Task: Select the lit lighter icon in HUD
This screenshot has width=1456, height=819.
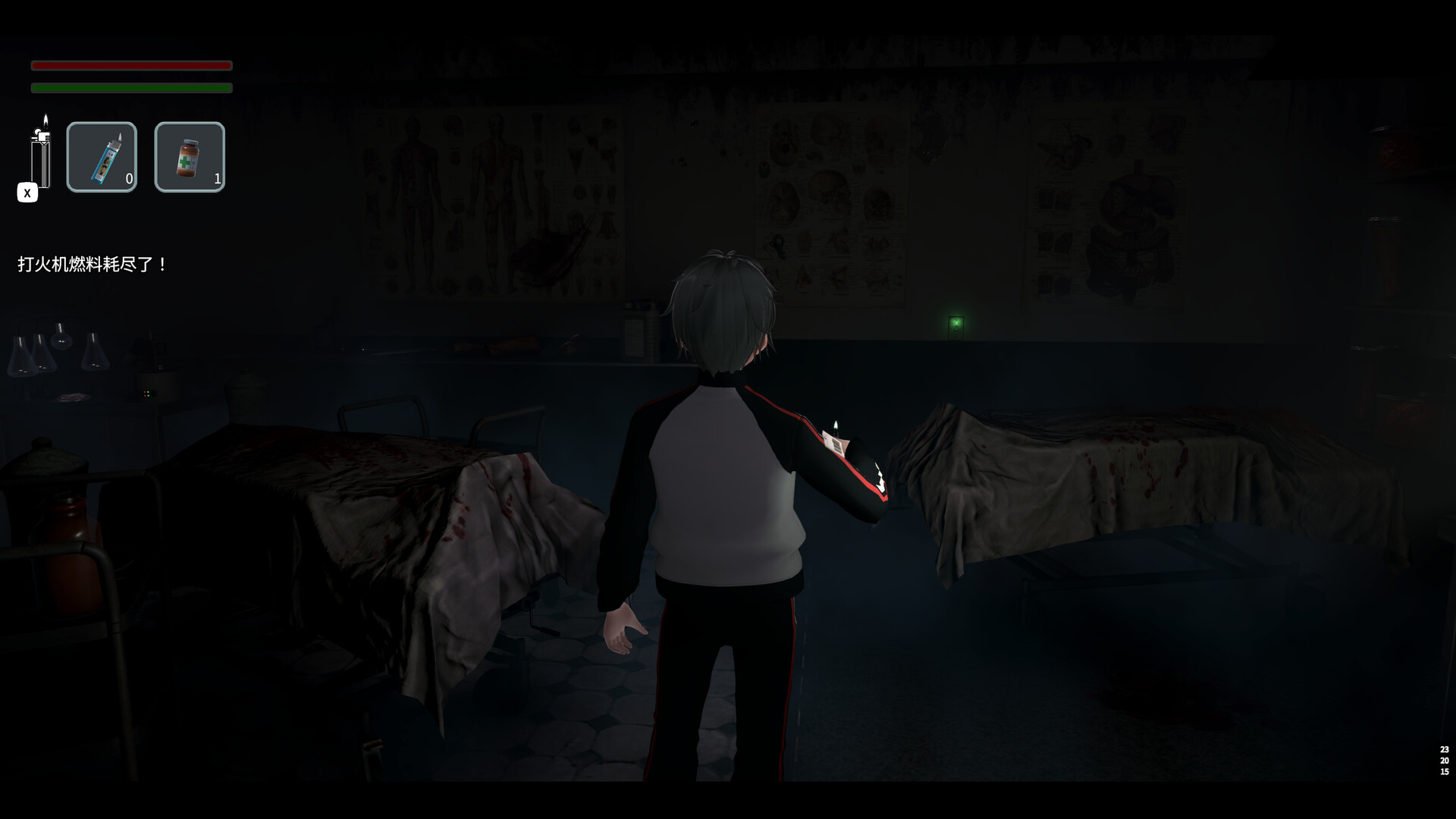Action: point(43,155)
